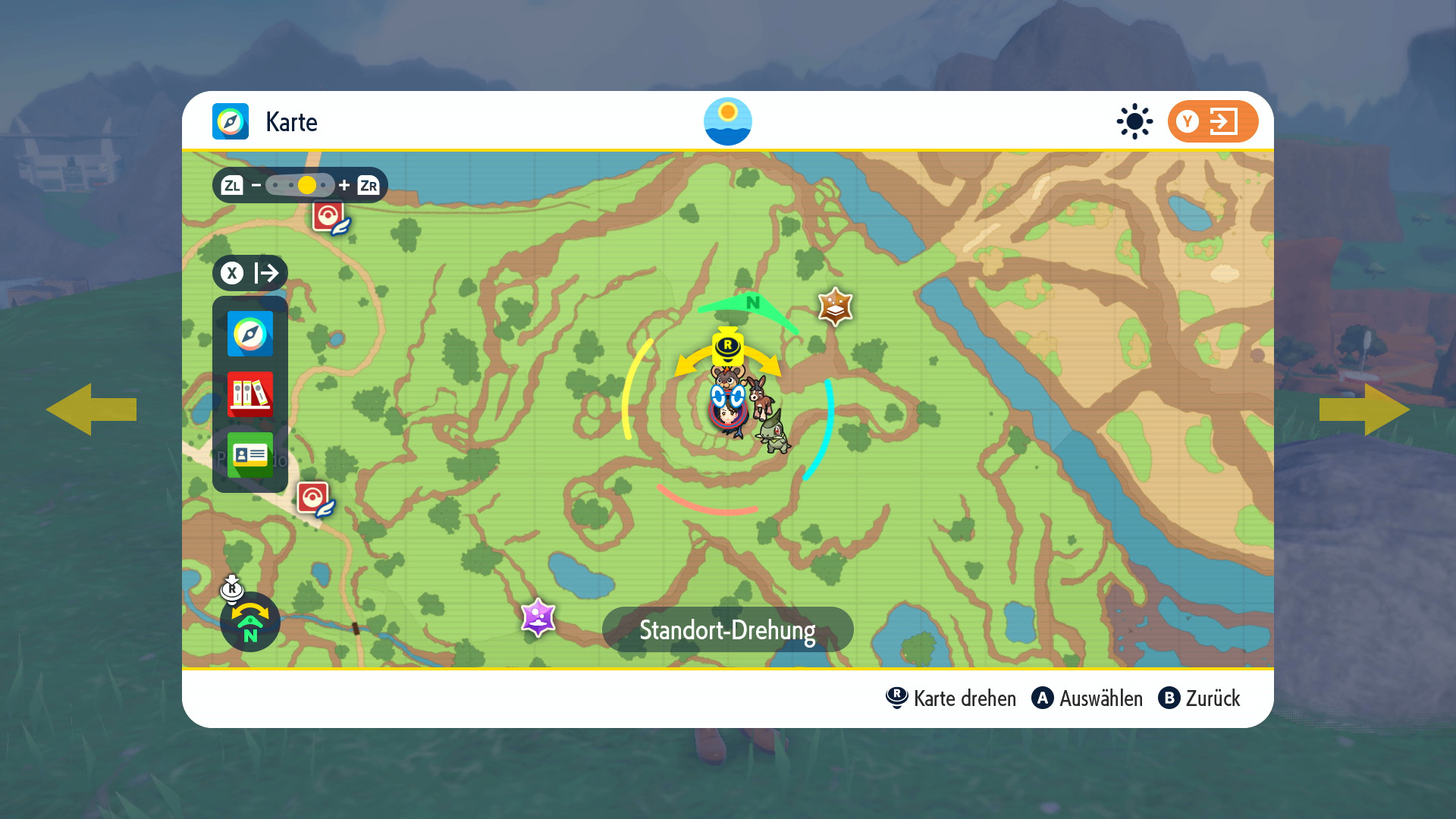The image size is (1456, 819).
Task: Select the player location marker on map
Action: point(728,411)
